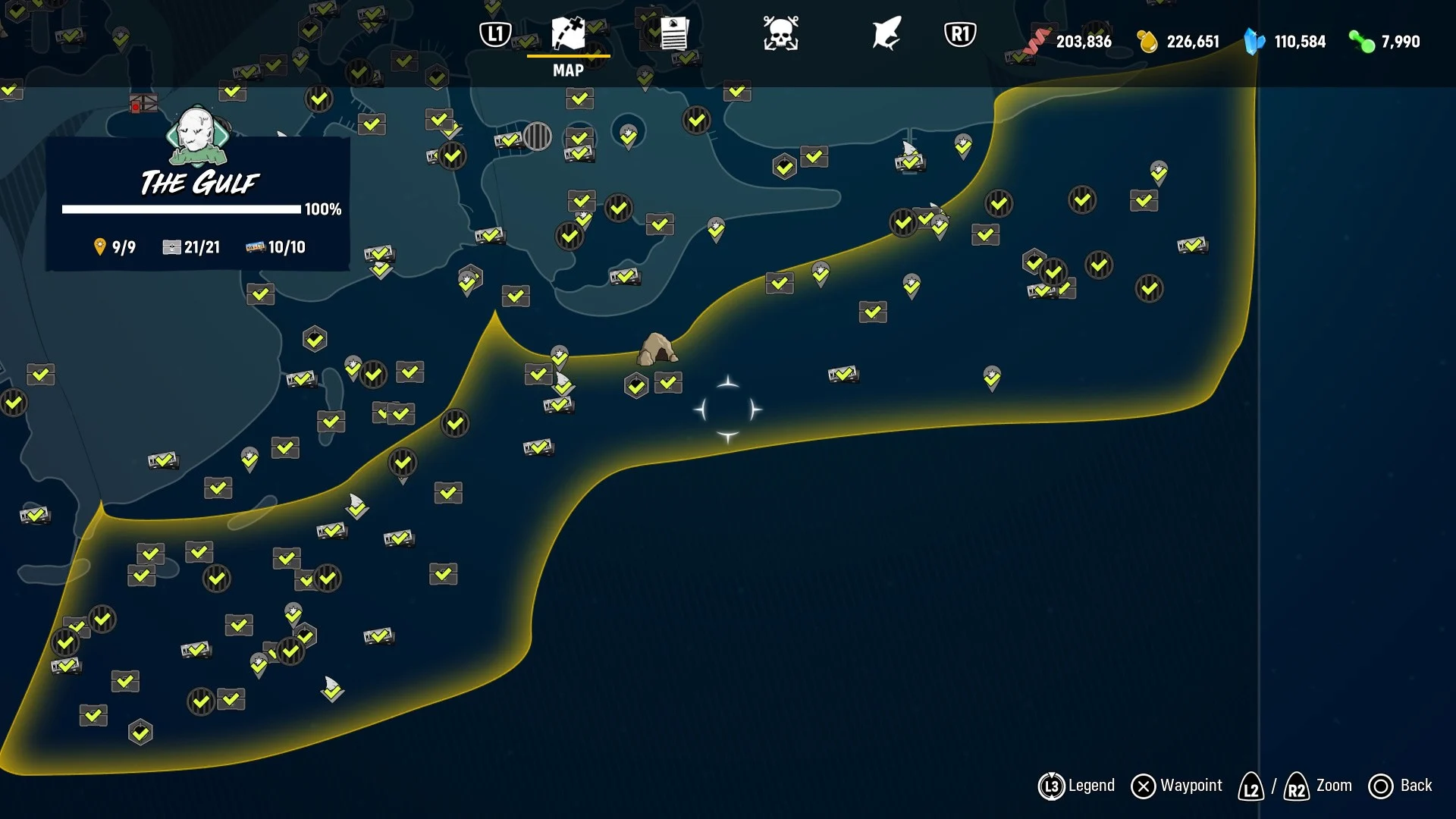The height and width of the screenshot is (819, 1456).
Task: Click the R1 shoulder button prompt
Action: (x=959, y=32)
